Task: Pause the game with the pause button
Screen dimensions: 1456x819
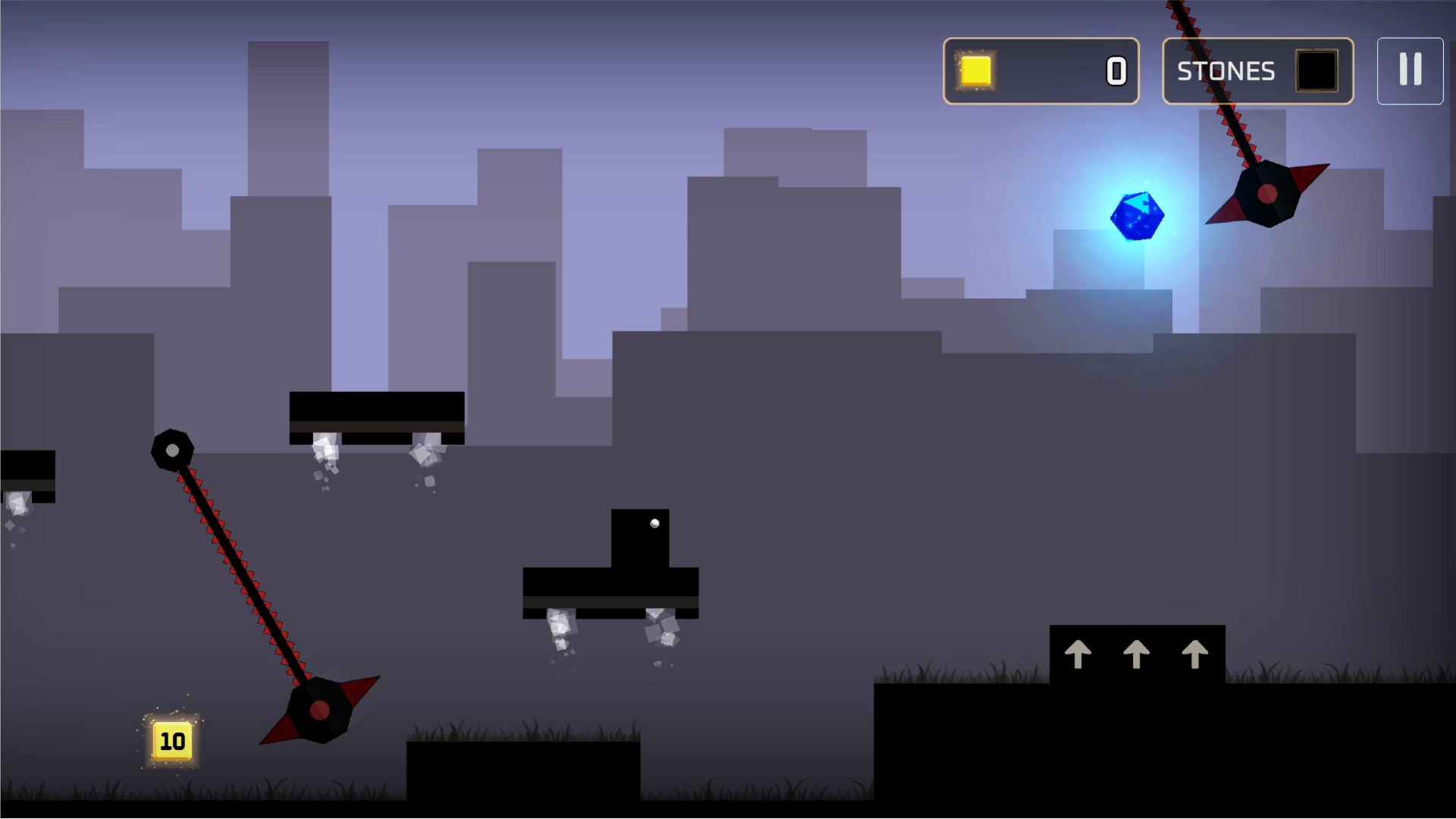Action: click(x=1409, y=71)
